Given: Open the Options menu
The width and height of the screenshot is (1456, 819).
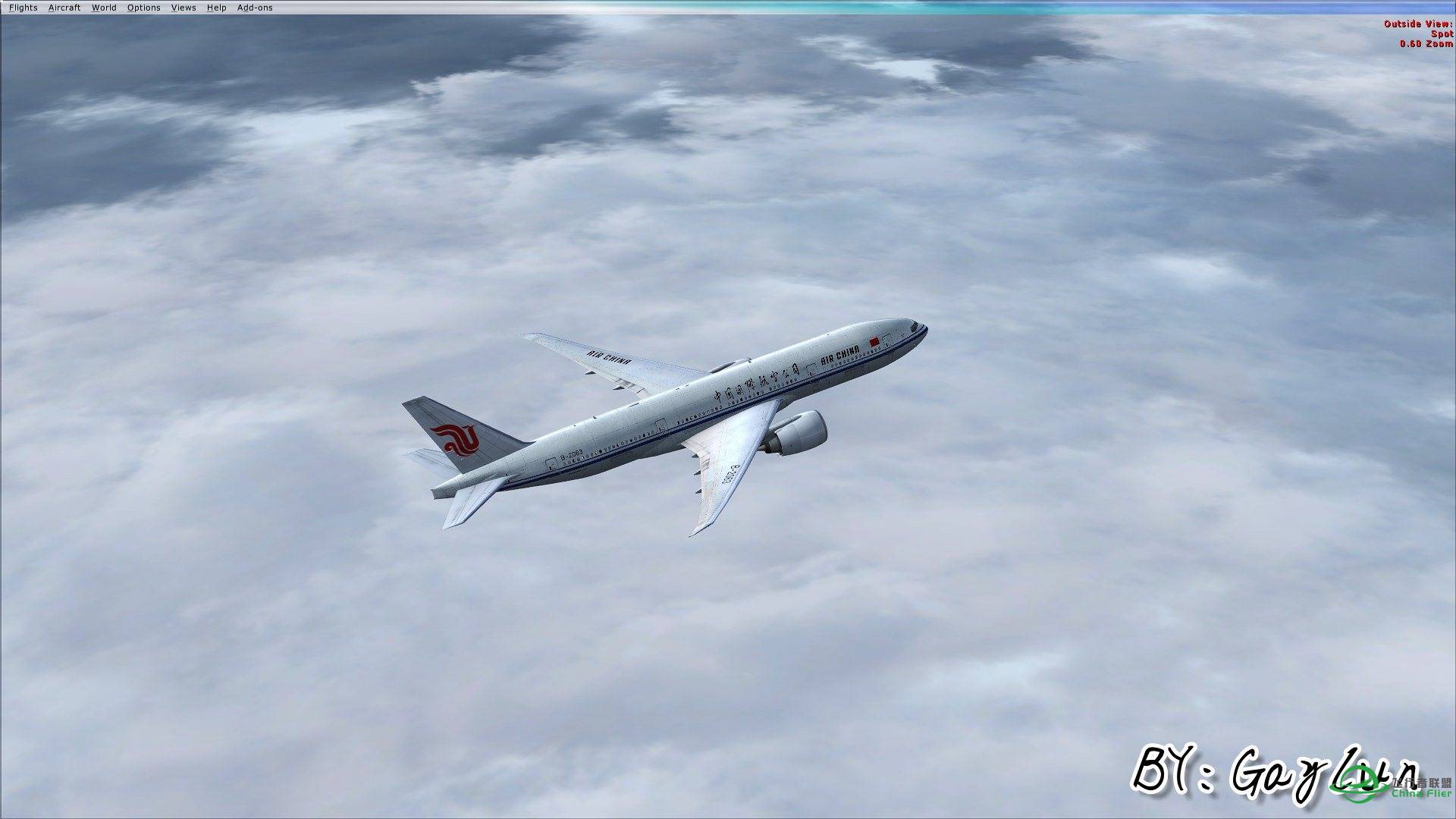Looking at the screenshot, I should [x=143, y=8].
